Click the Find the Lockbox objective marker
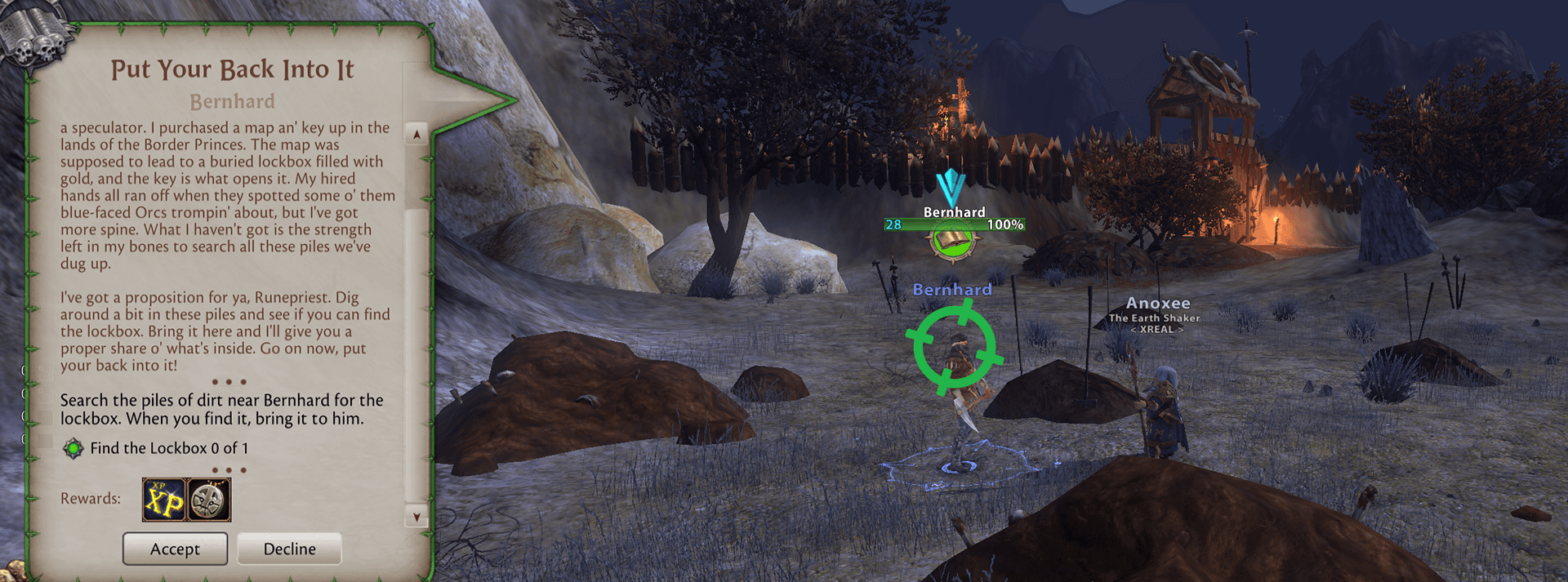This screenshot has height=582, width=1568. coord(73,448)
